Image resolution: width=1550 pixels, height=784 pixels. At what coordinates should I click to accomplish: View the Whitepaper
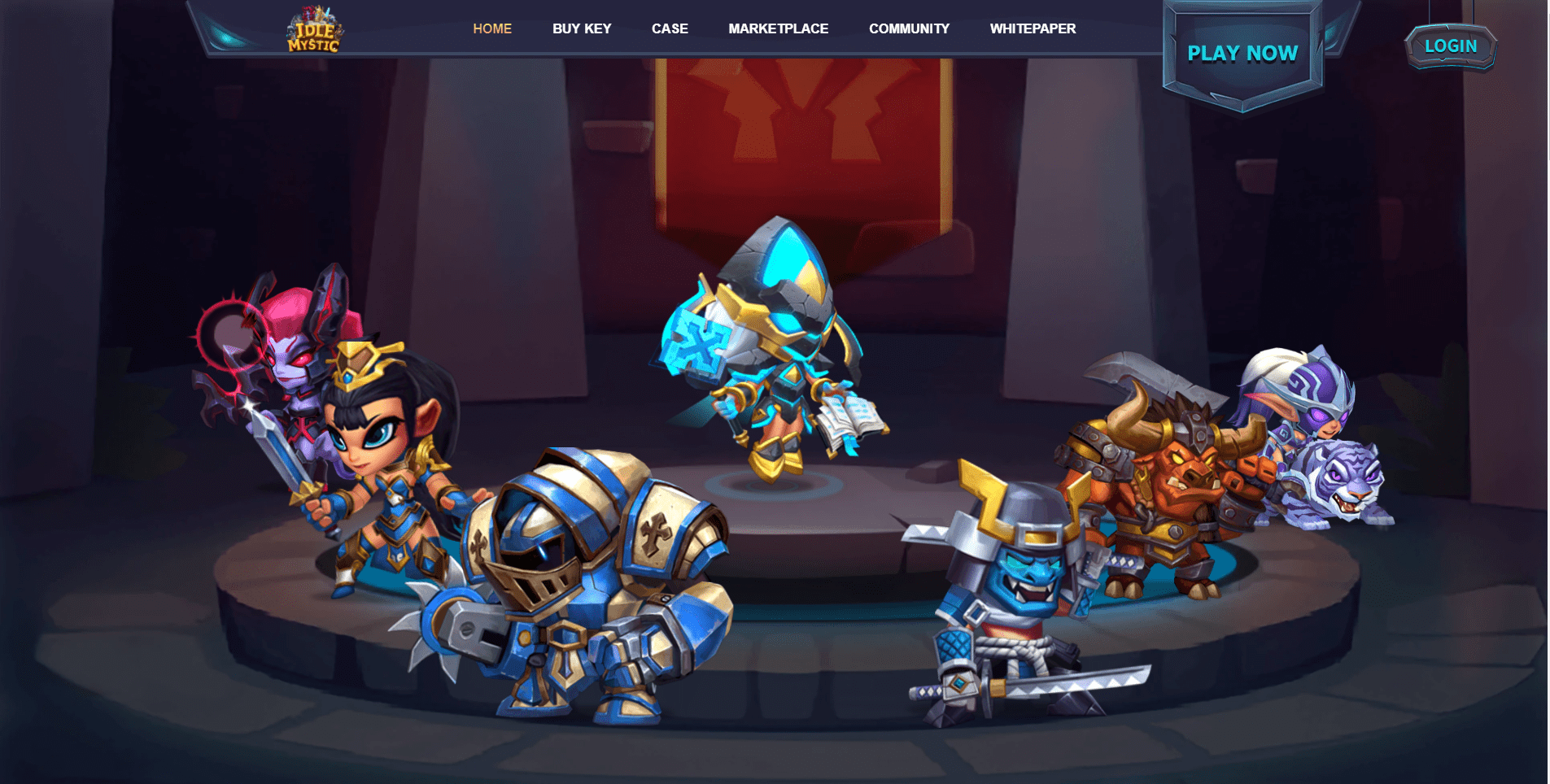pos(1033,28)
